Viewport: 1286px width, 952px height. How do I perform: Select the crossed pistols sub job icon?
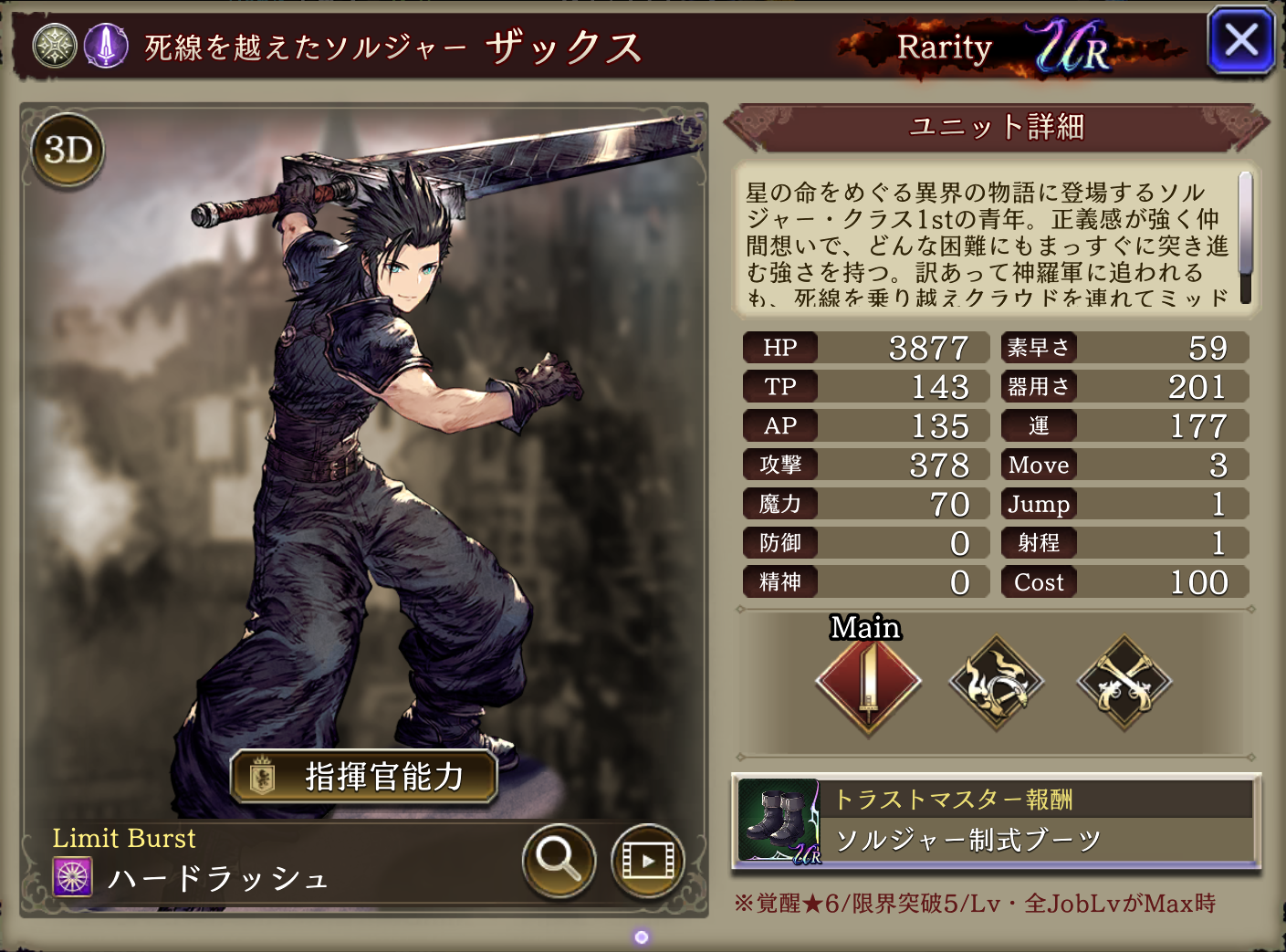click(1124, 683)
